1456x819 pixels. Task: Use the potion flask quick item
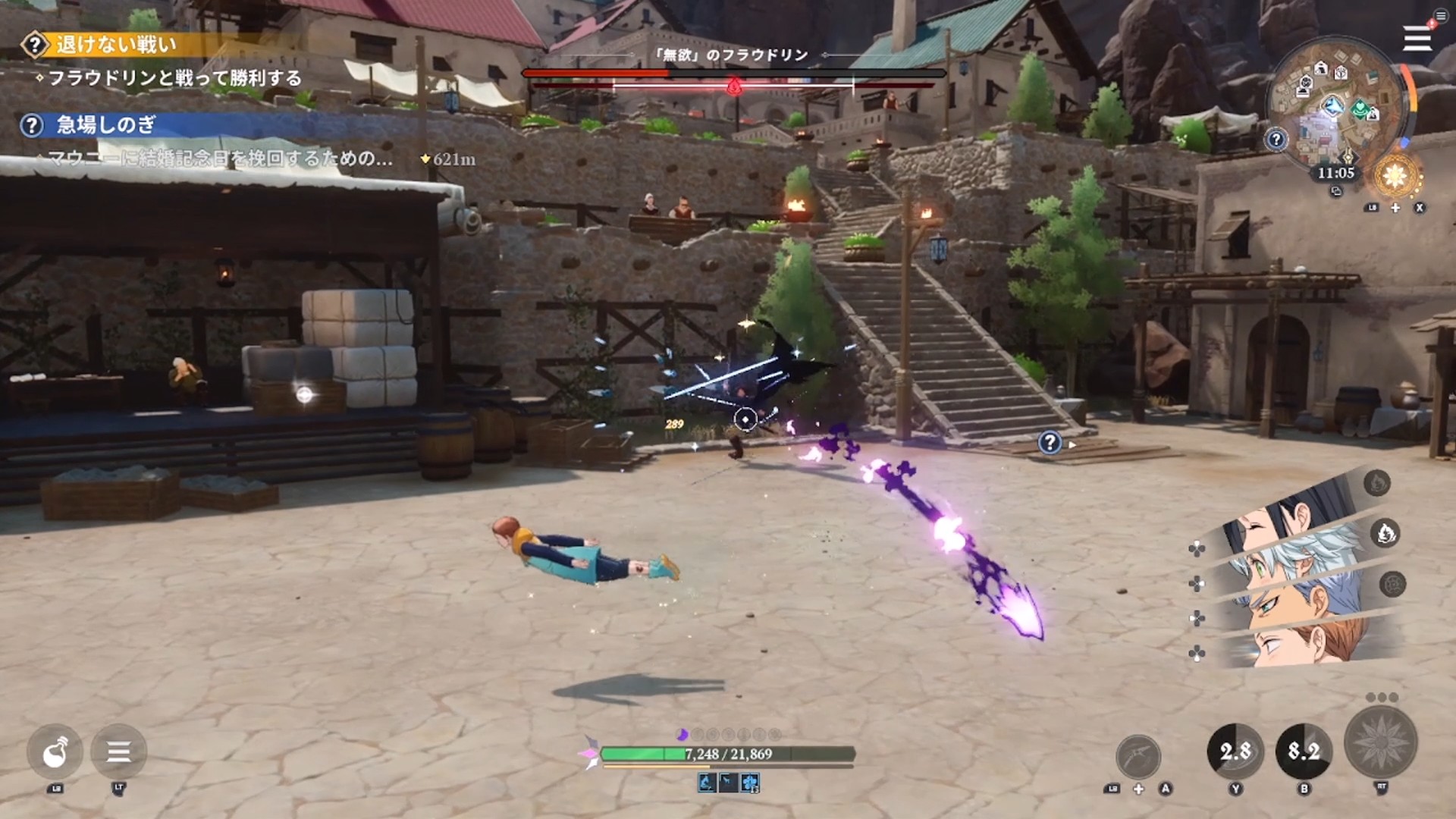[55, 752]
